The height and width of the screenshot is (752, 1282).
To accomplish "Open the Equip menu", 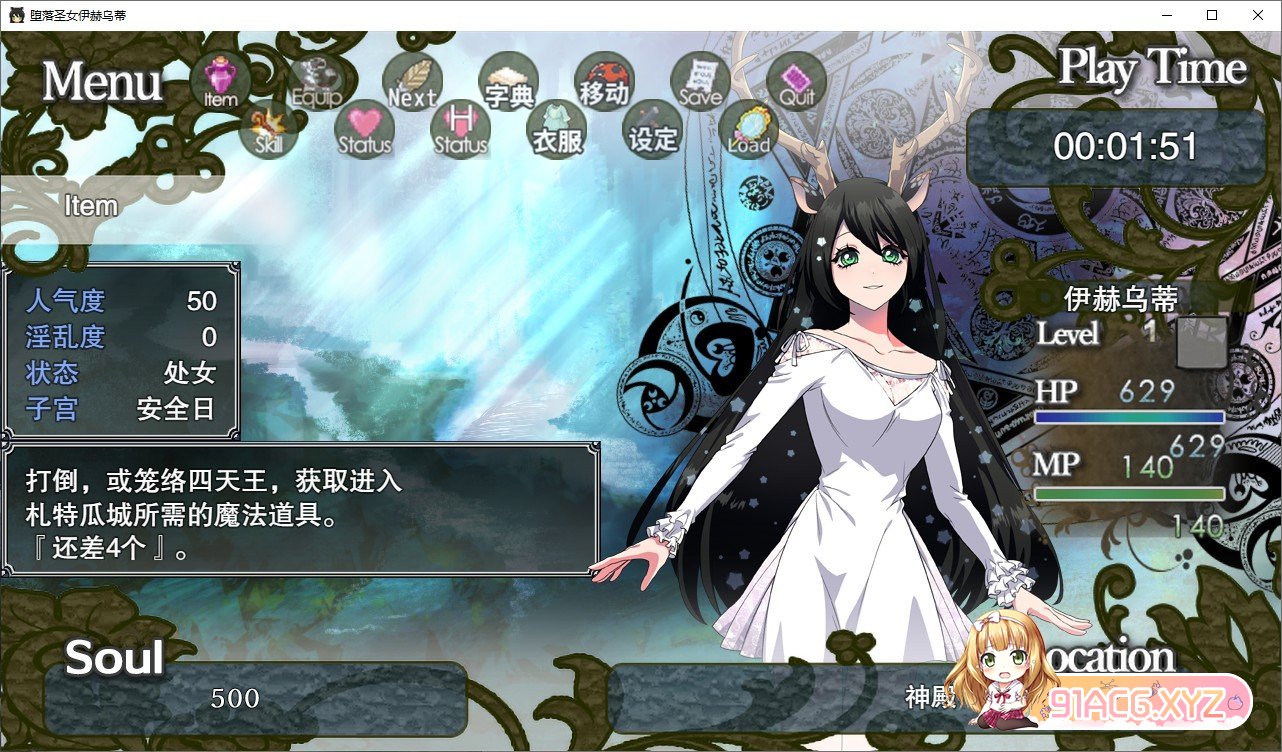I will click(317, 81).
